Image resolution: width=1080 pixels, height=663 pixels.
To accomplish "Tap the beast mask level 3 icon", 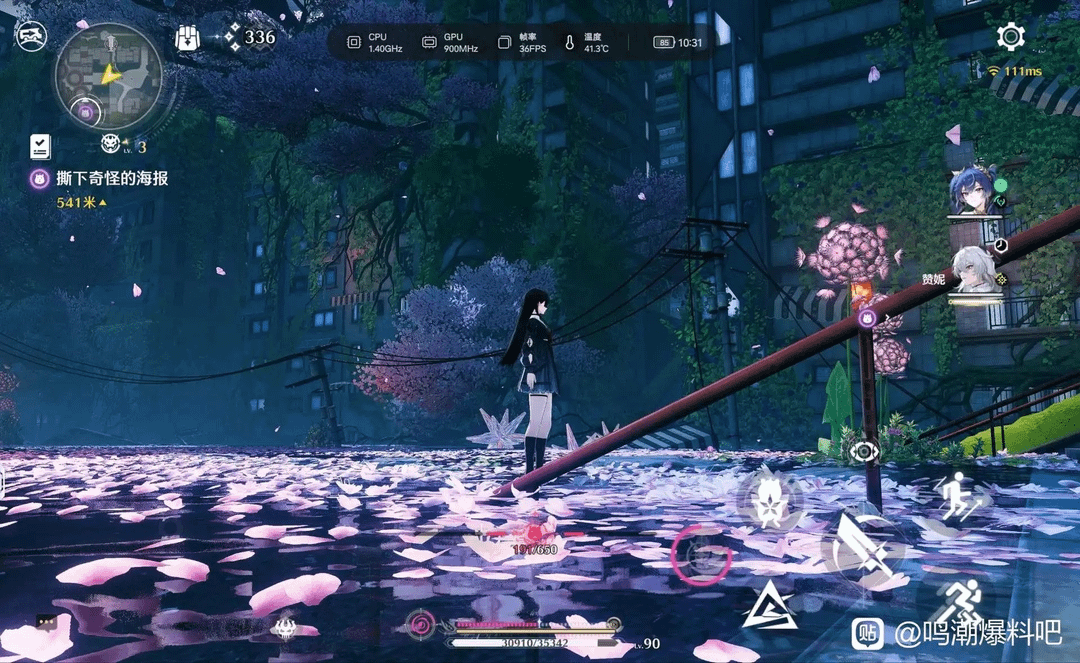I will 111,145.
